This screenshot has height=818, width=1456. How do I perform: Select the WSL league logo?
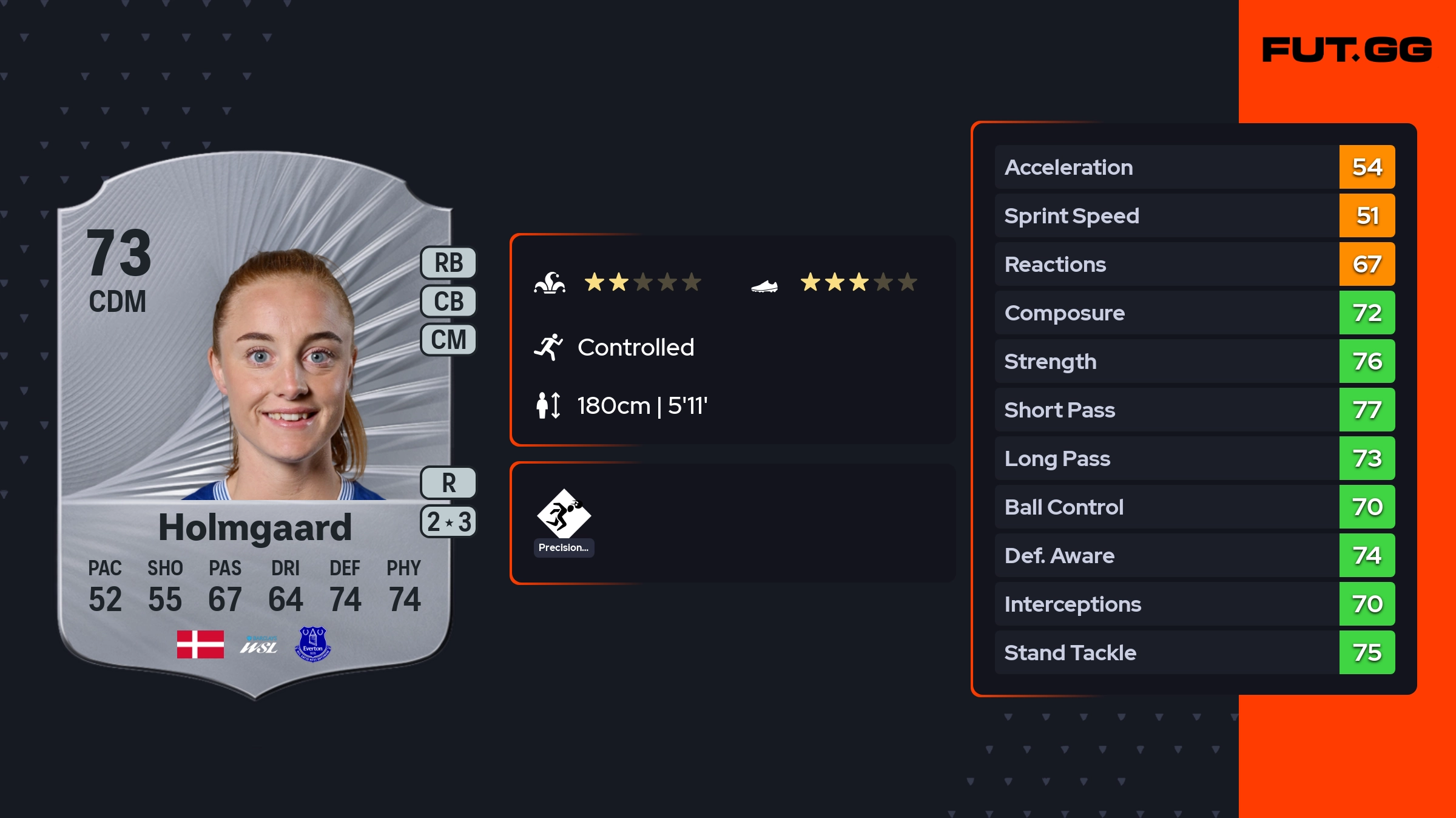(258, 645)
